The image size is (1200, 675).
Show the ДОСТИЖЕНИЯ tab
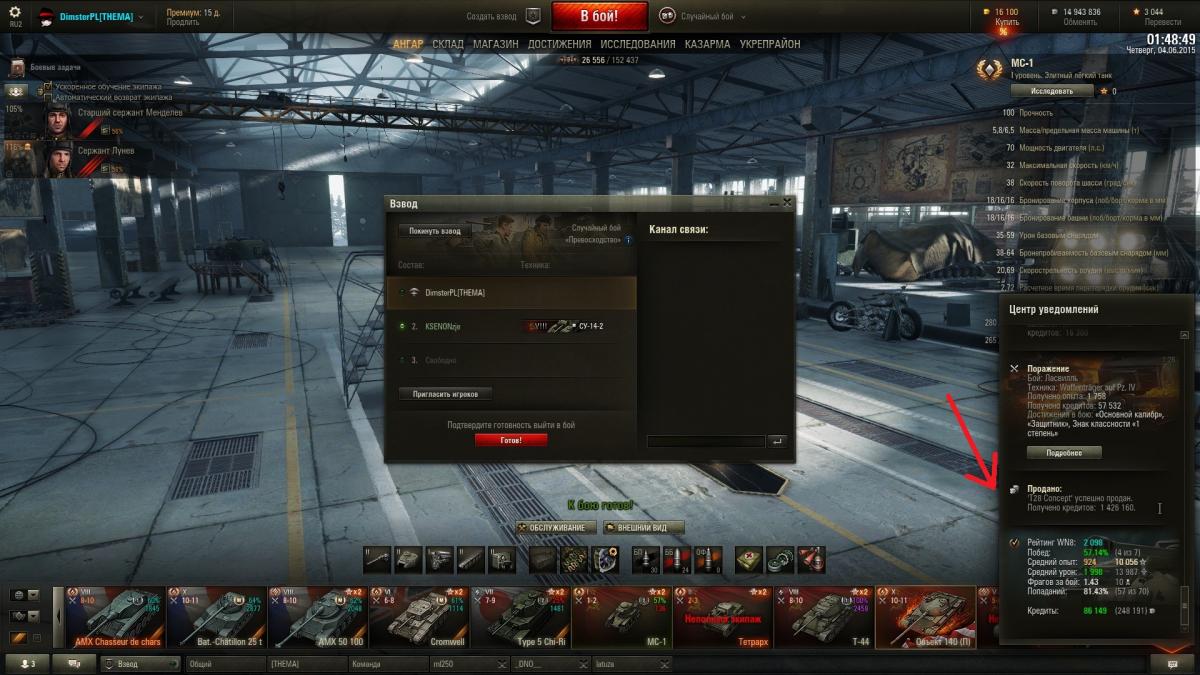point(560,45)
